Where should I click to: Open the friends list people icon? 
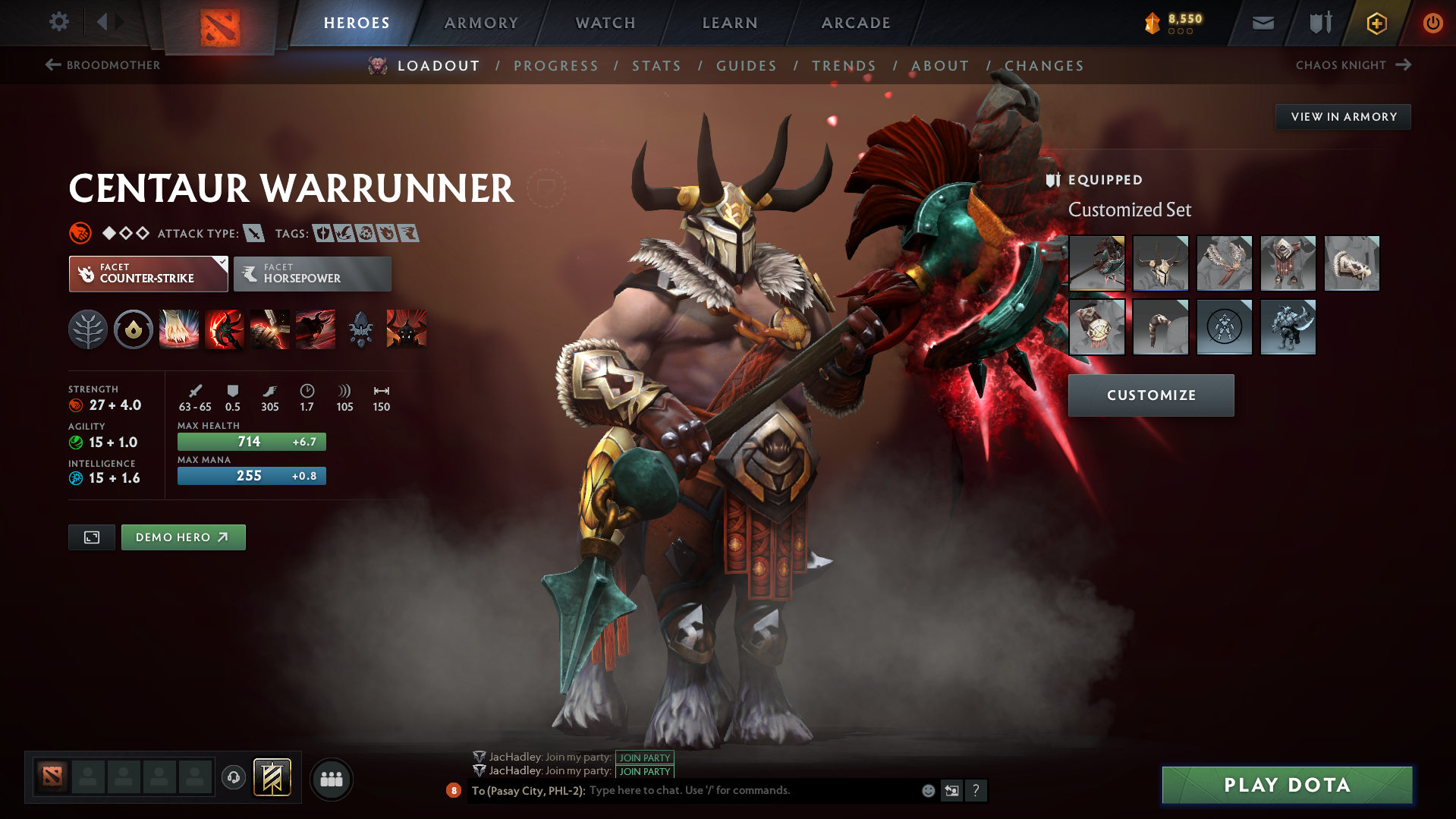point(331,779)
